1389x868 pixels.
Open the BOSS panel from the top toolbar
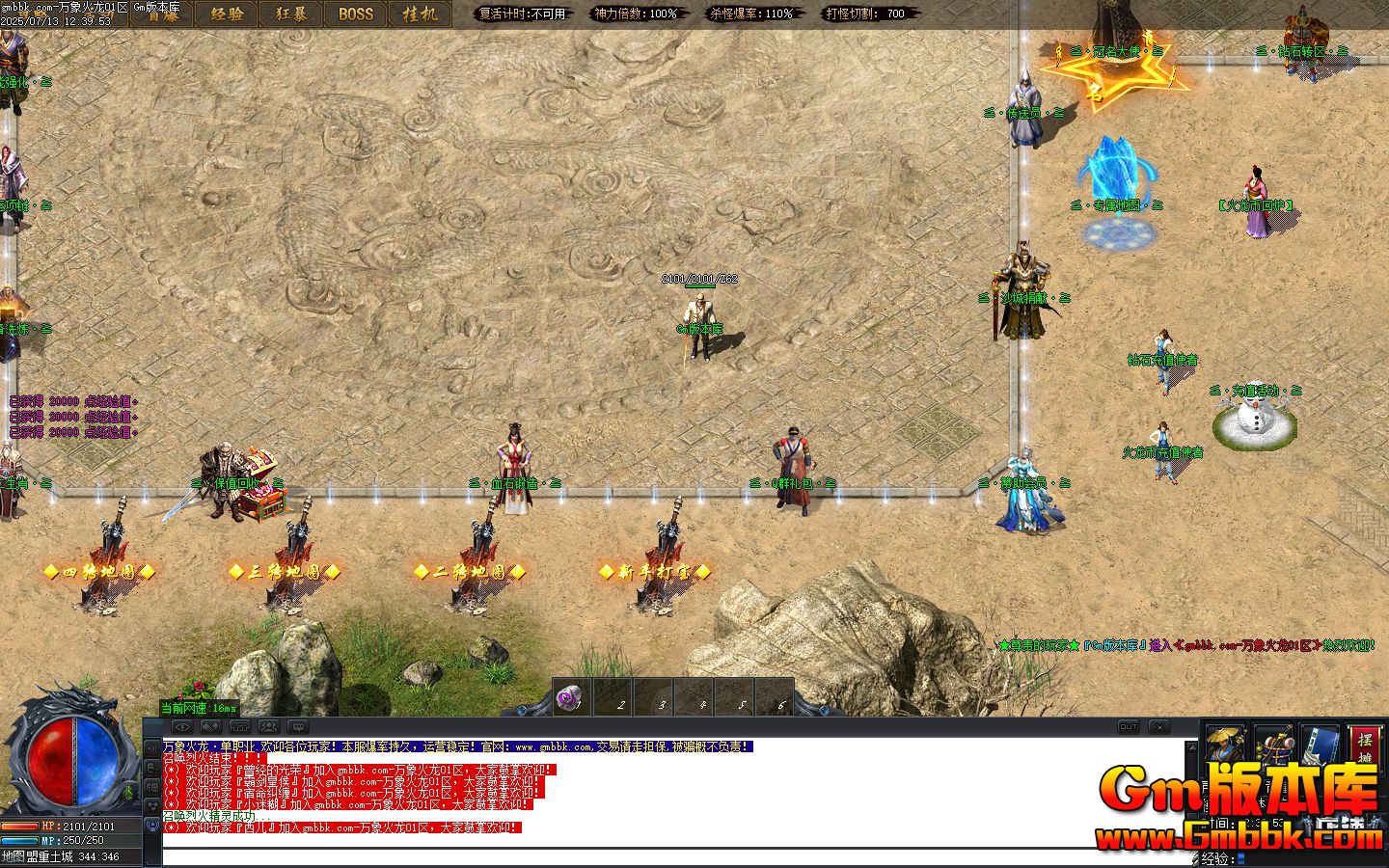(x=355, y=14)
